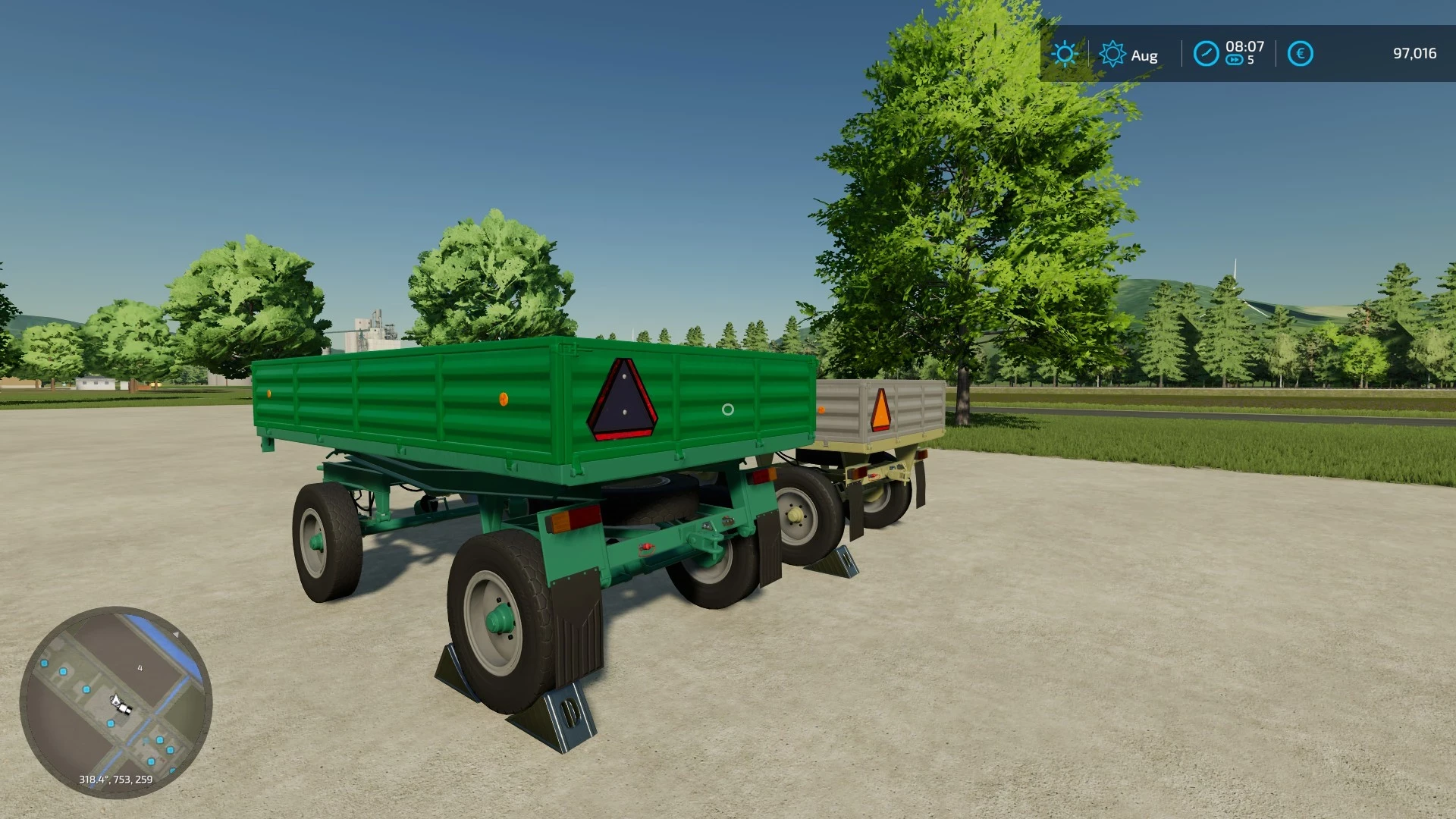This screenshot has width=1456, height=819.
Task: Click the 97,016 money balance
Action: [x=1417, y=53]
